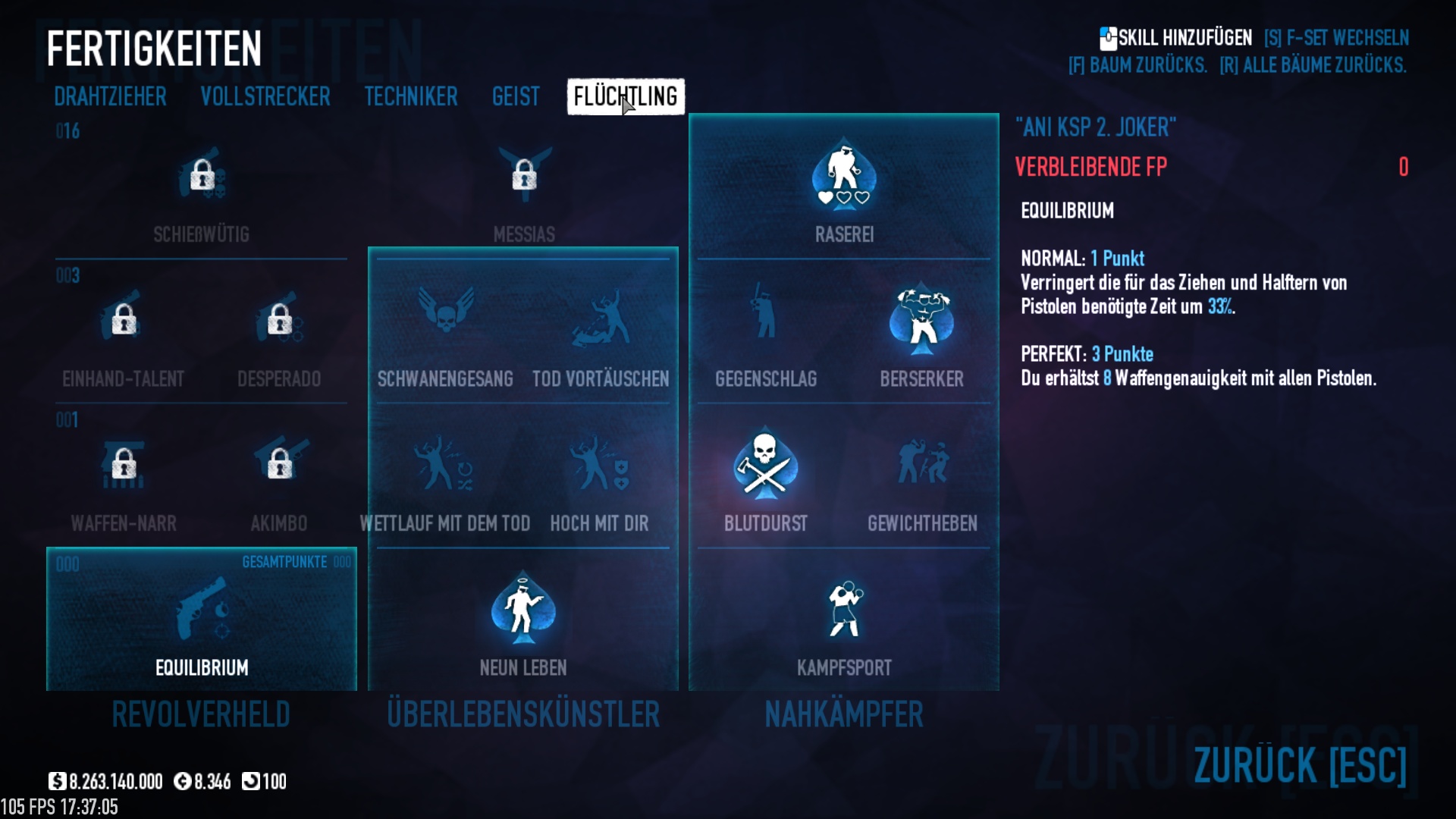This screenshot has height=819, width=1456.
Task: Choose the Neun Leben skill
Action: [x=523, y=611]
